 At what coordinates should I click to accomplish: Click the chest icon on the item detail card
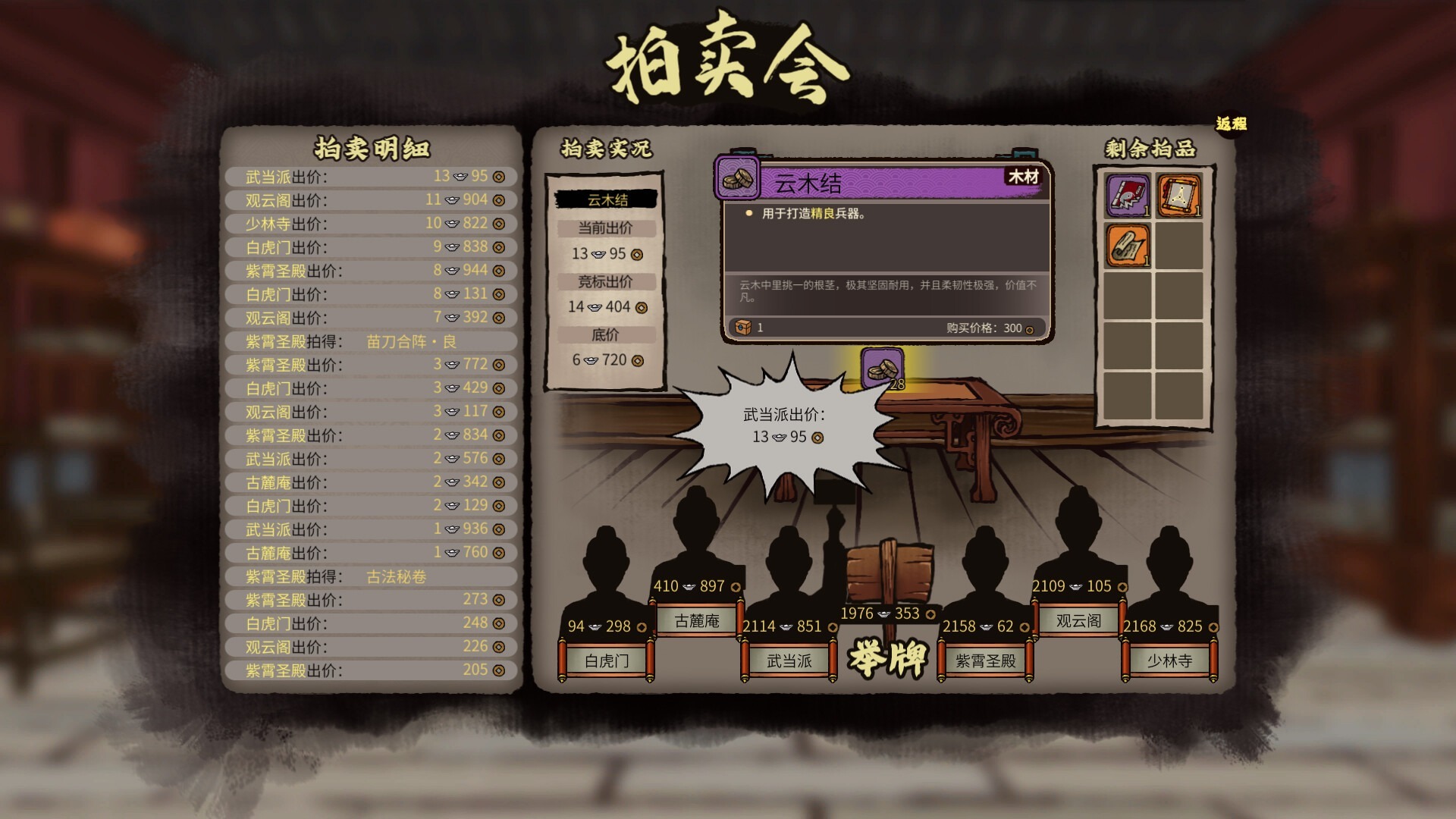(x=741, y=328)
